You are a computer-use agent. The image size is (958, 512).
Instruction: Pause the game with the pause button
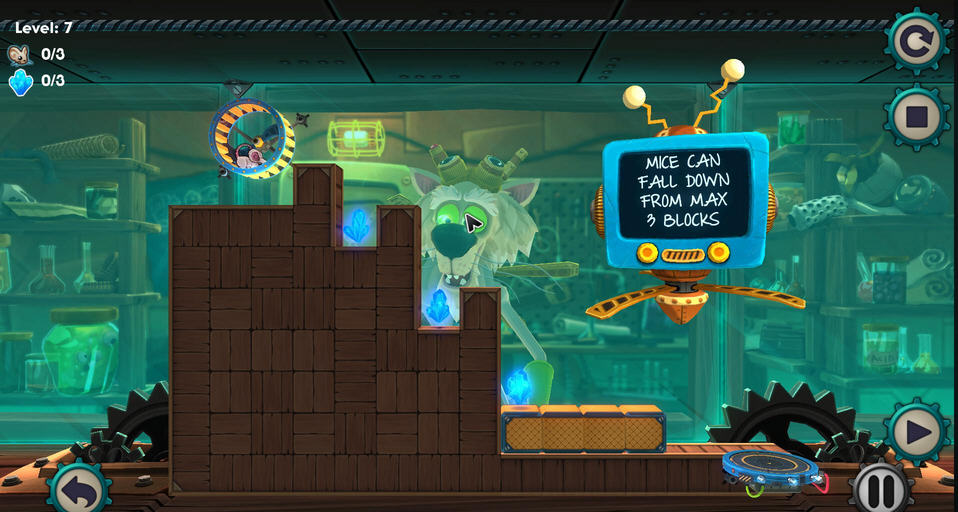pos(881,491)
